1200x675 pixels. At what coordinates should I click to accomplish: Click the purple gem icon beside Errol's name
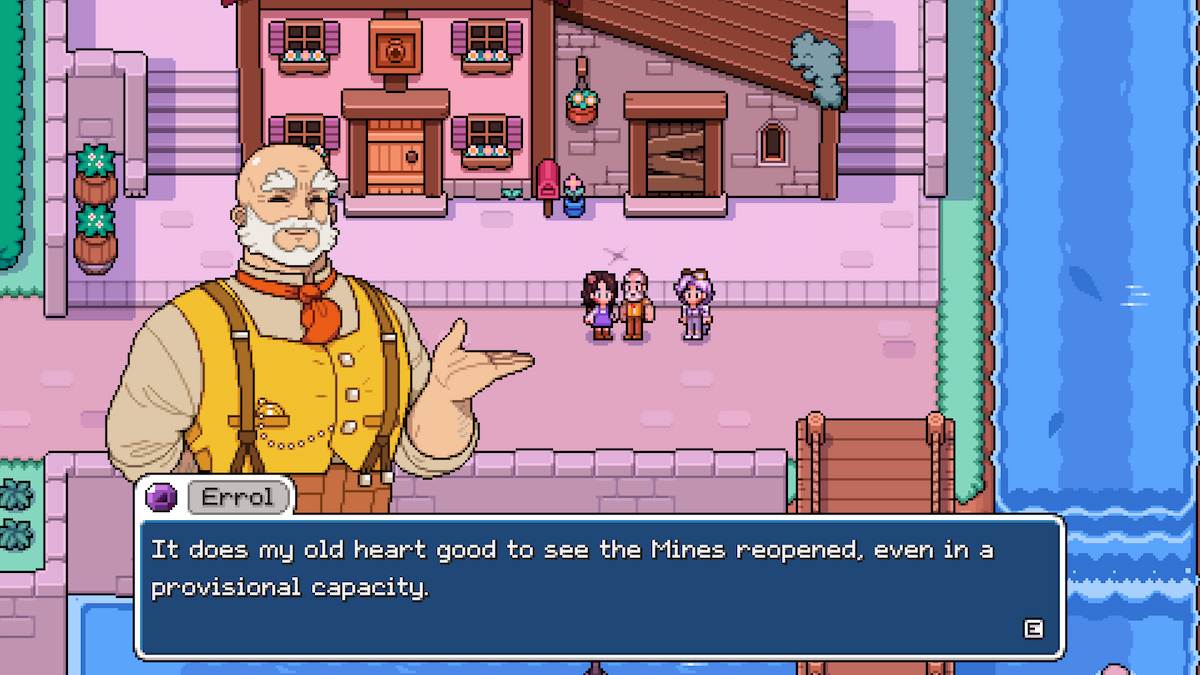coord(161,497)
